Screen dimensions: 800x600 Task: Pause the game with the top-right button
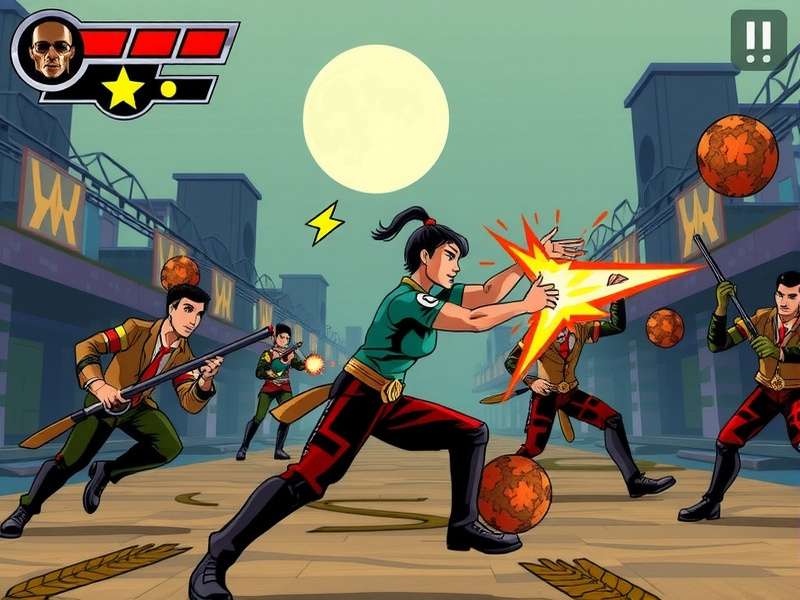pos(758,40)
